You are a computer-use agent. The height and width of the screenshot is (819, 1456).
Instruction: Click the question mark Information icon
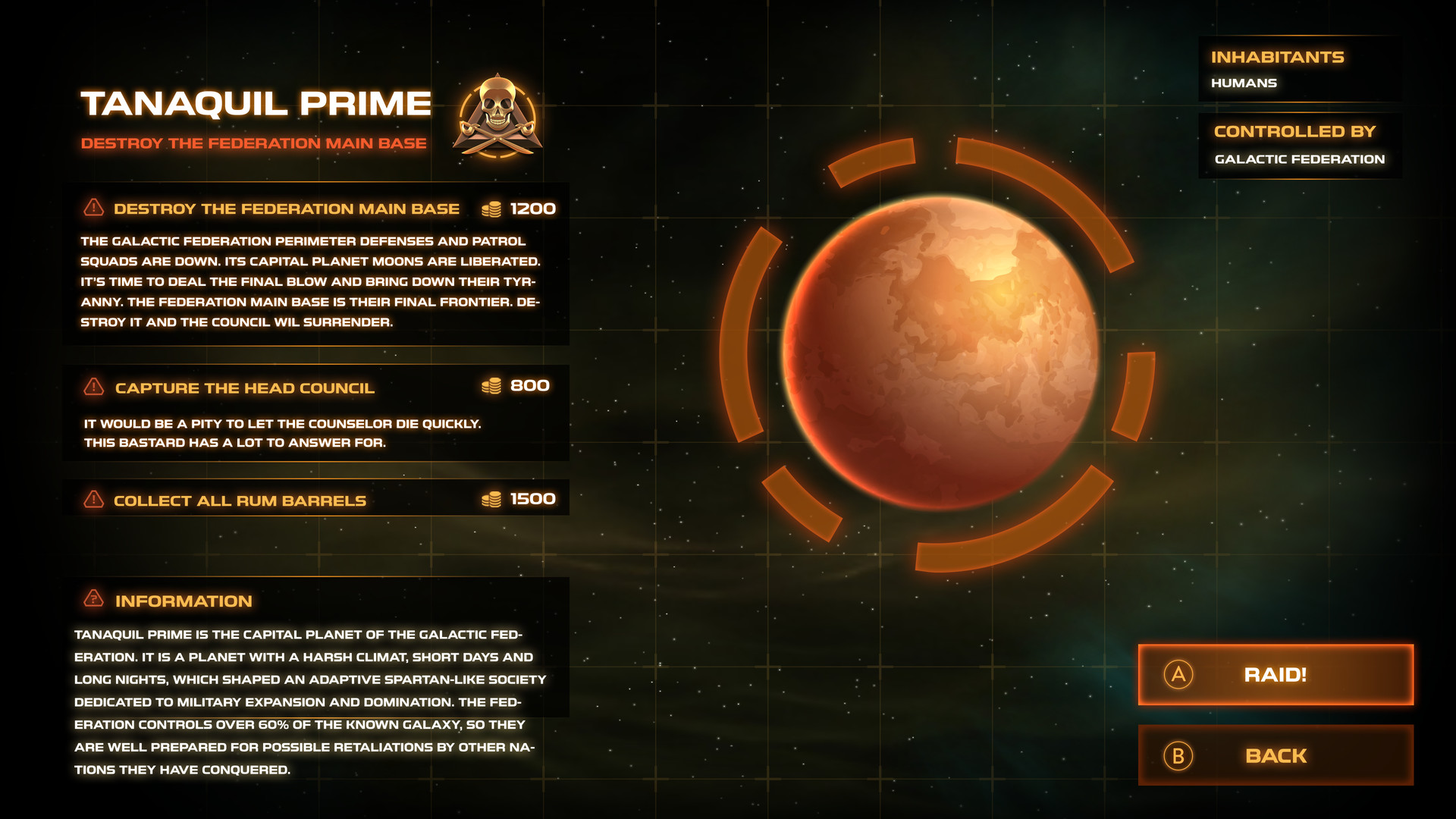coord(93,601)
